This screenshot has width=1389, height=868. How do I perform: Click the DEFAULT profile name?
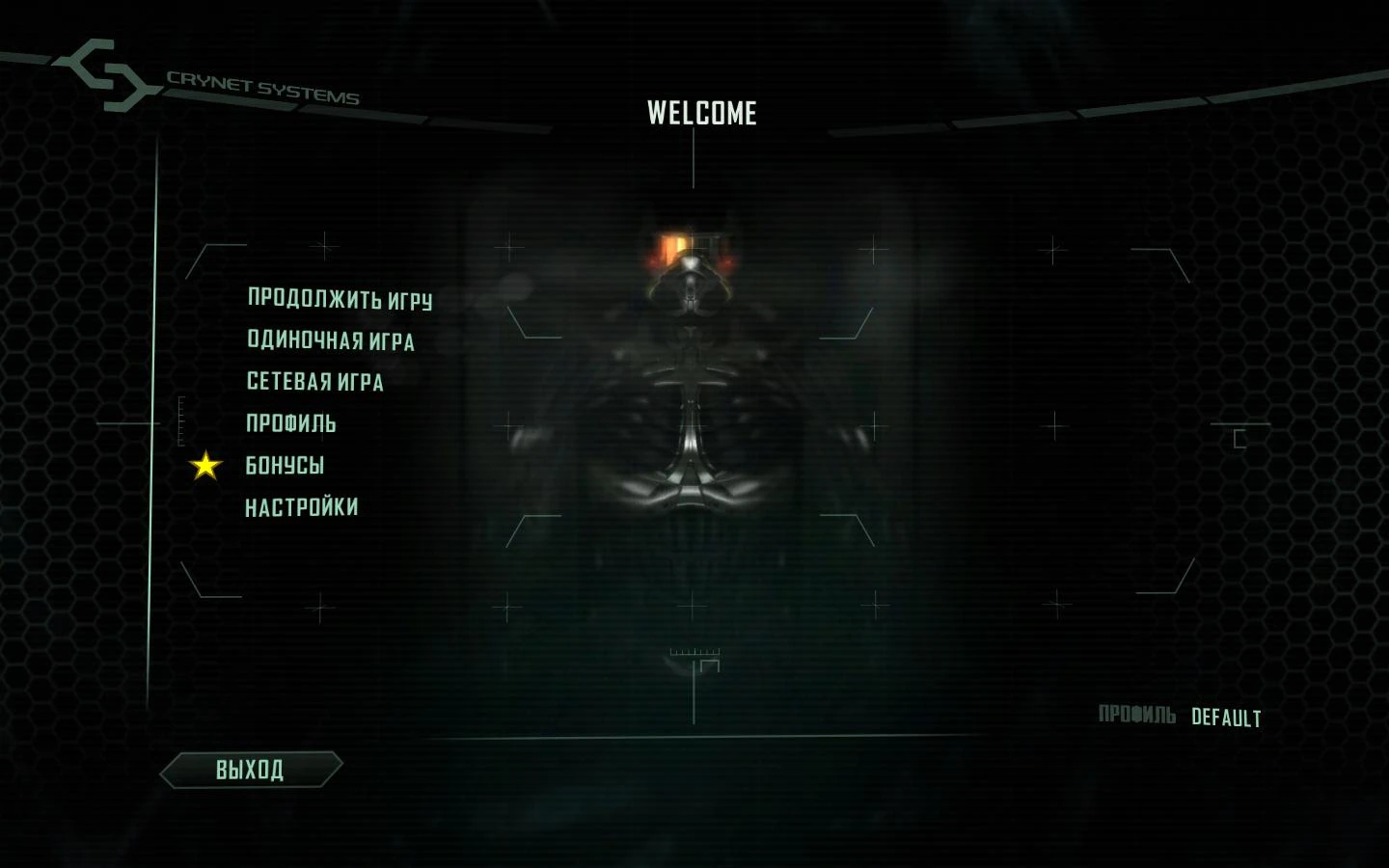point(1226,718)
